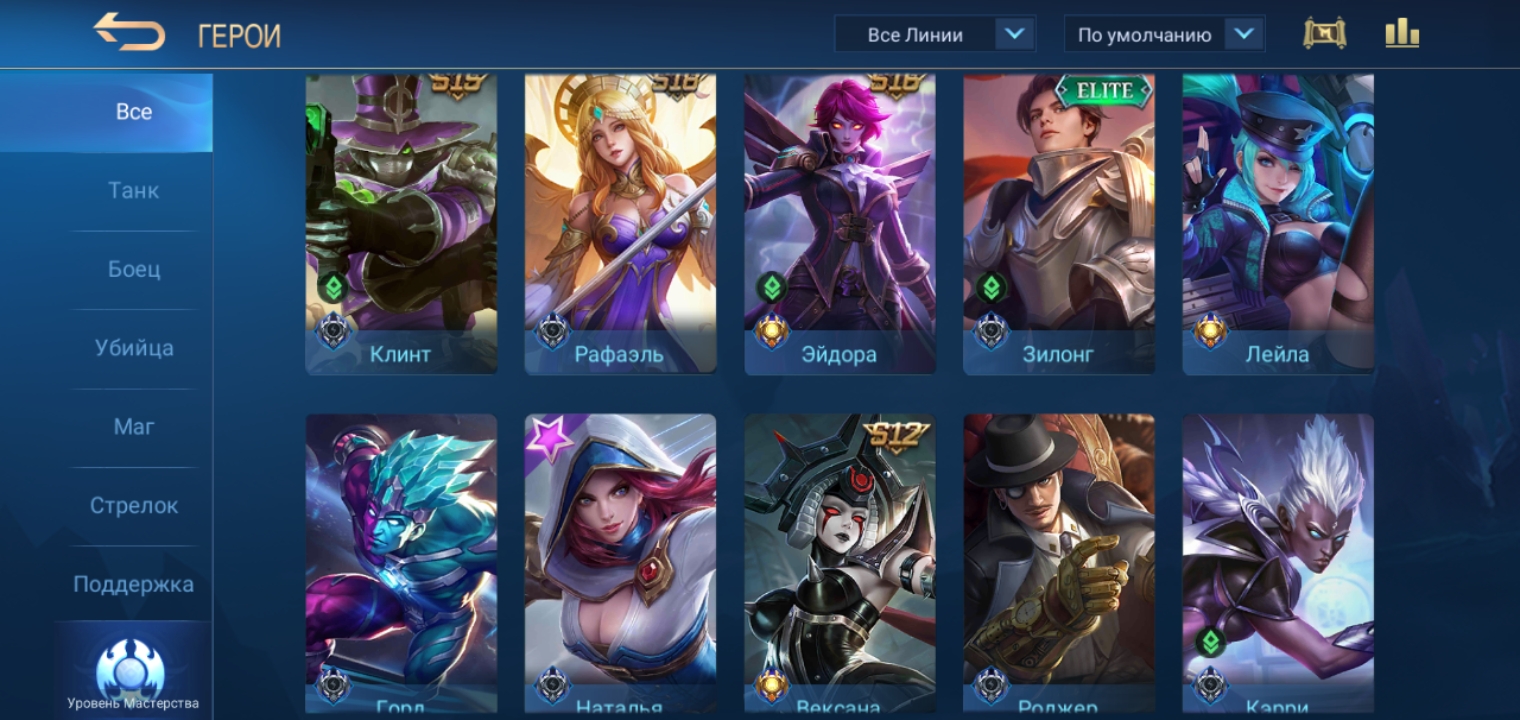Show the Поддержка heroes
The width and height of the screenshot is (1520, 720).
134,584
